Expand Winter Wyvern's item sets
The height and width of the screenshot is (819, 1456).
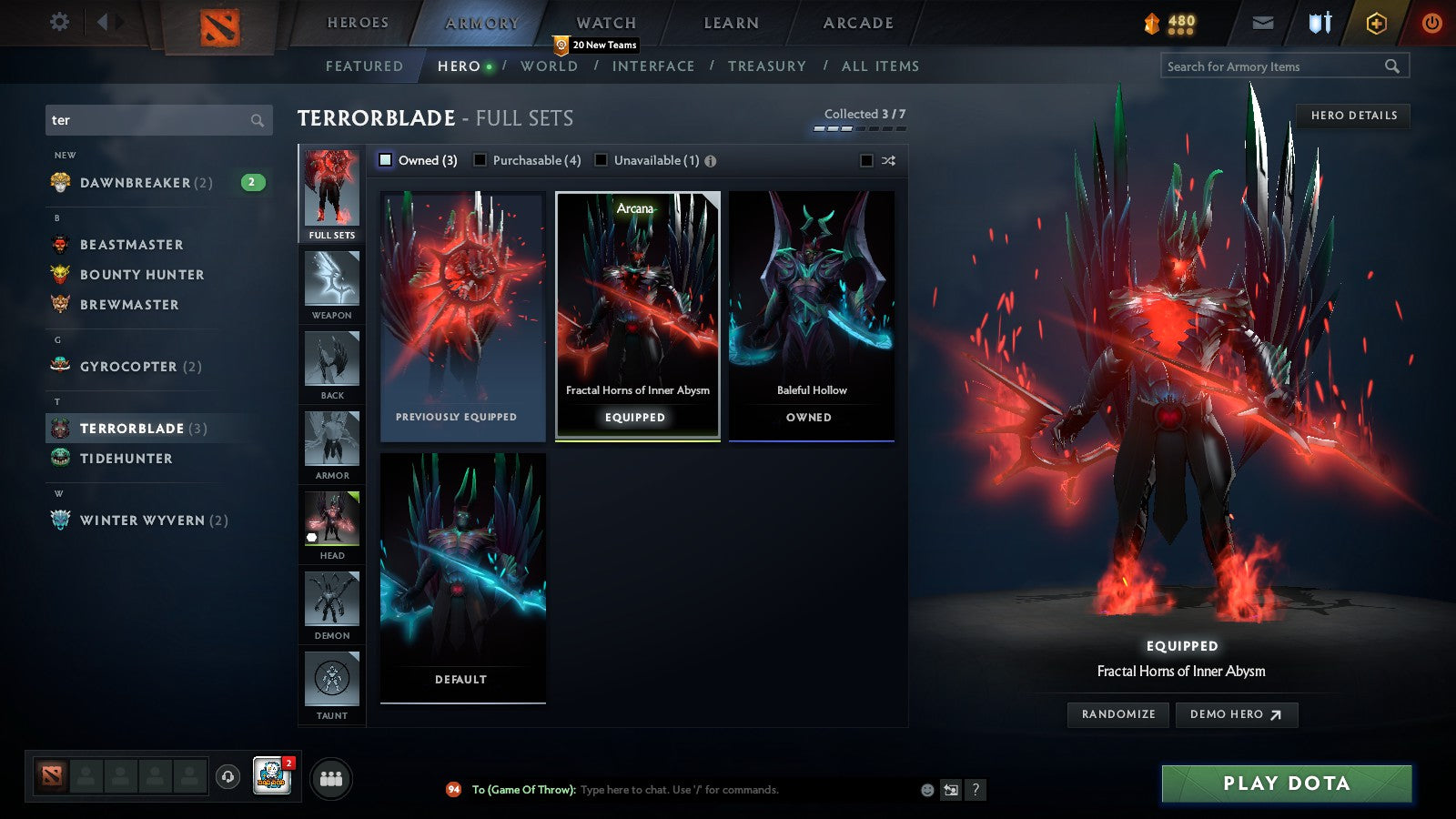(146, 520)
